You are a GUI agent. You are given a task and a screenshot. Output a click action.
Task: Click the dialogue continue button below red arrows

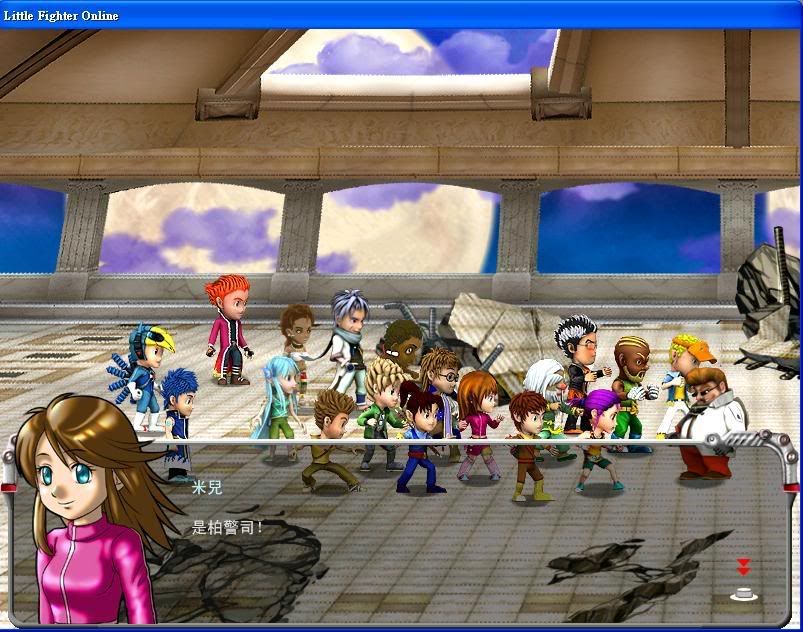click(743, 593)
